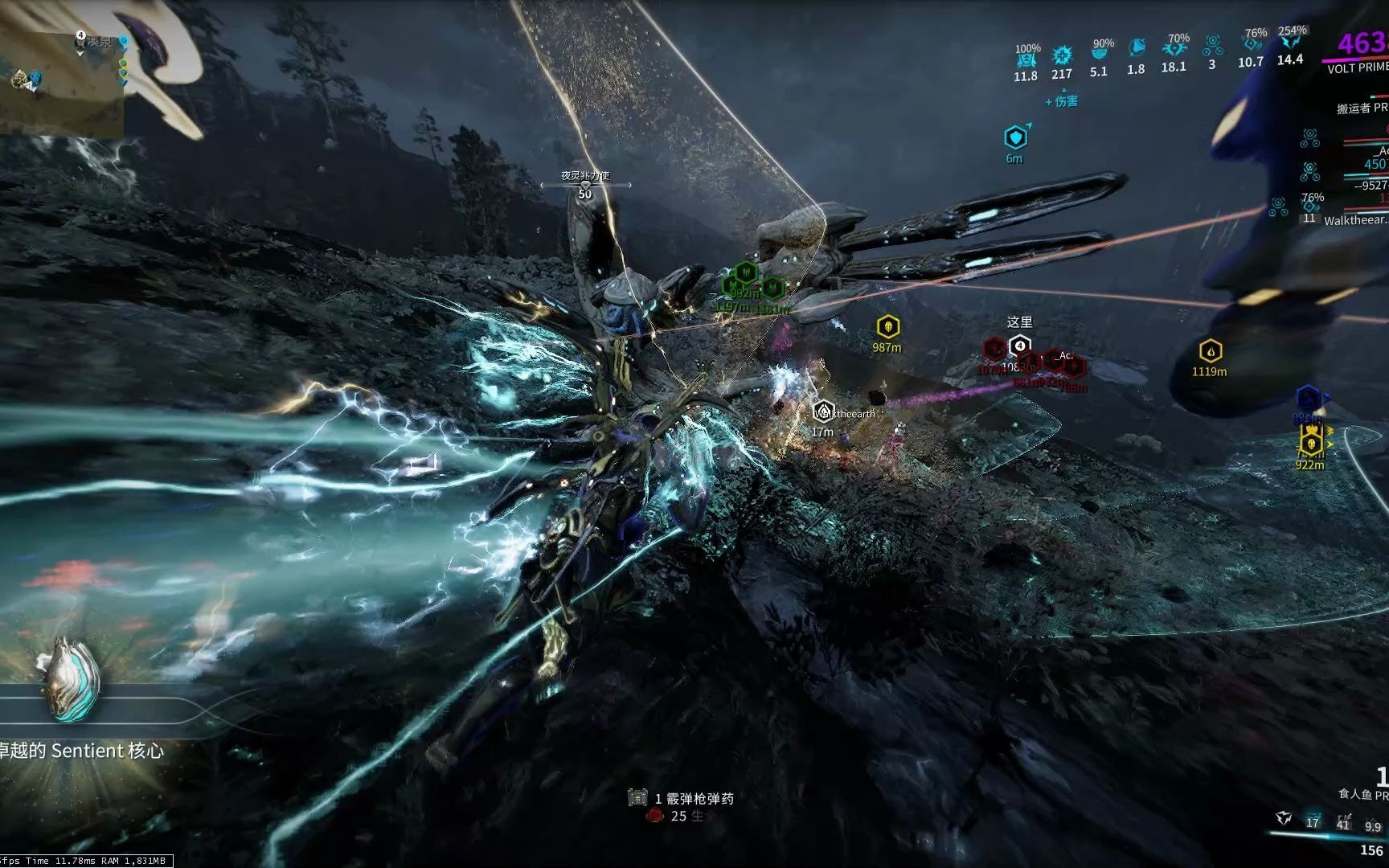1389x868 pixels.
Task: Click the yellow 922m marker icon
Action: pos(1311,443)
